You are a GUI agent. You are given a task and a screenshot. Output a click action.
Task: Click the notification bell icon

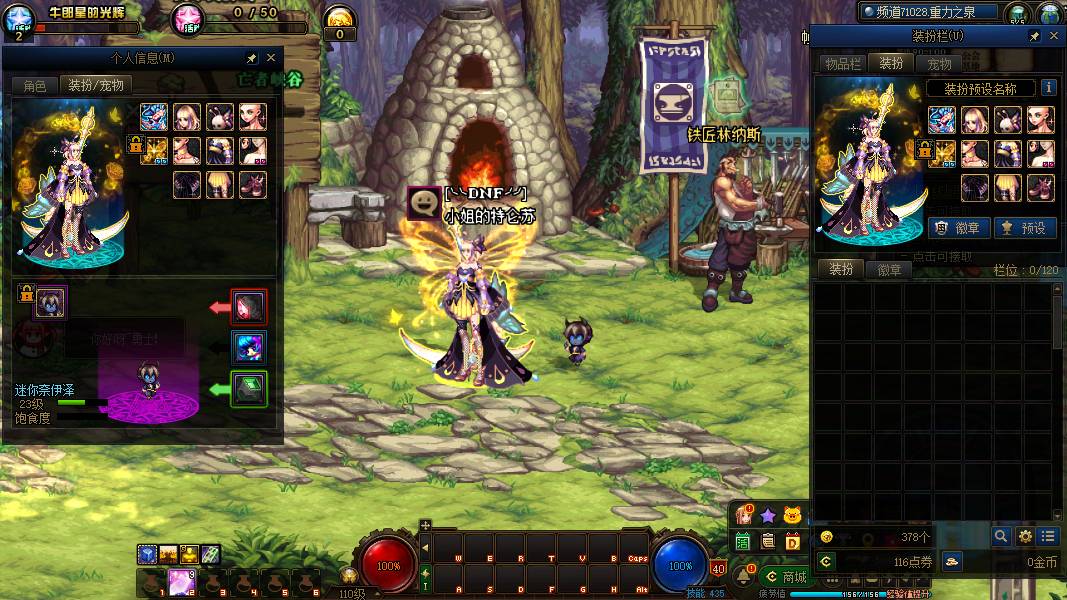743,576
